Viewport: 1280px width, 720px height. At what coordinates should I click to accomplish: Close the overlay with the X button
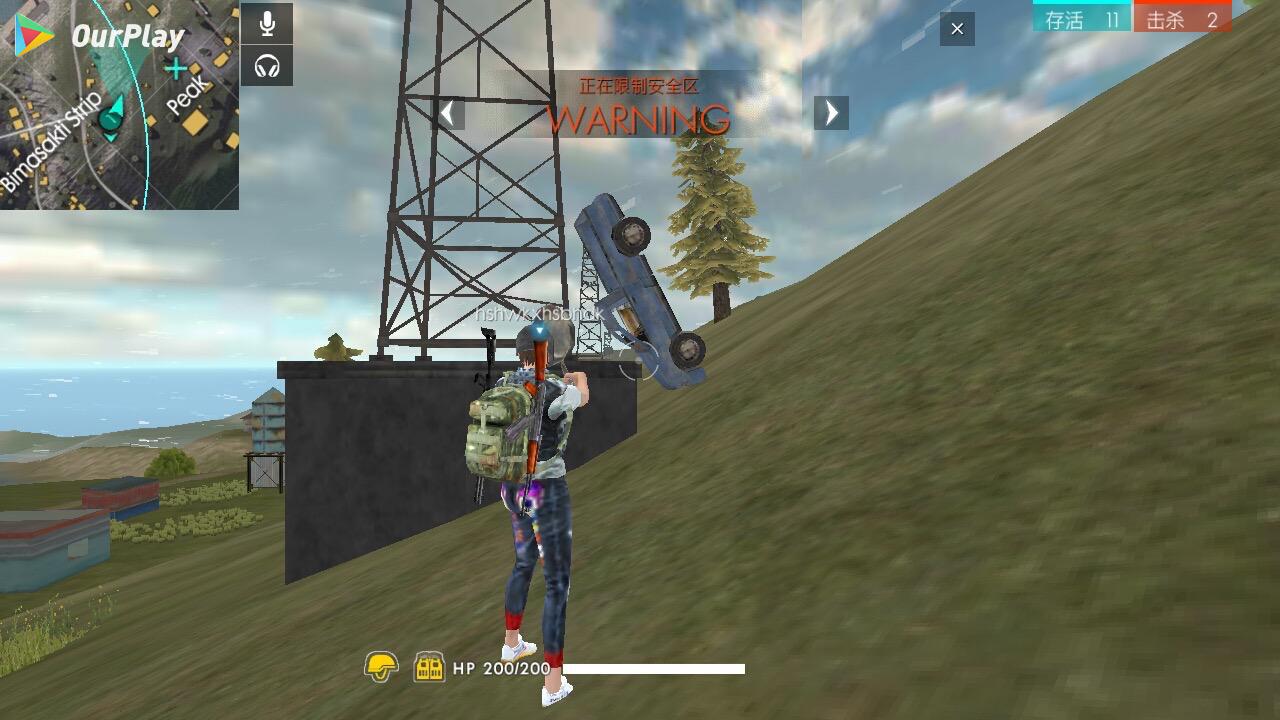coord(957,29)
